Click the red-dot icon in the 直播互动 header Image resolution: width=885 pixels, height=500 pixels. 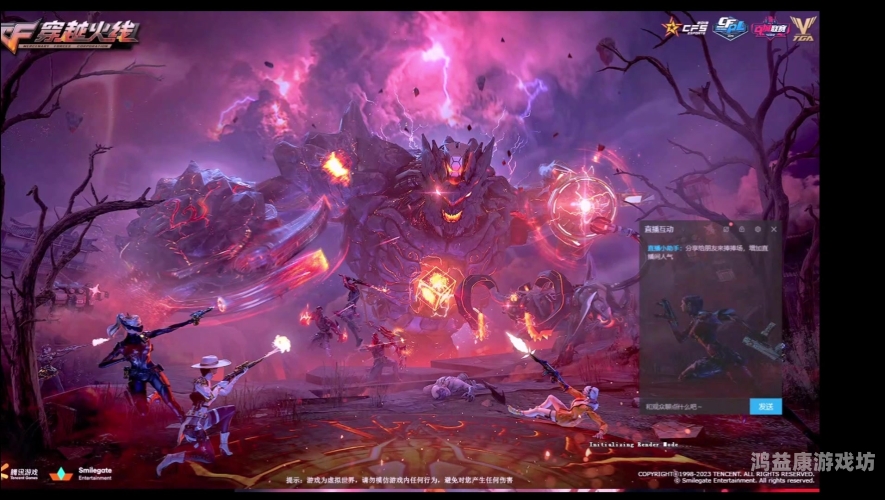(726, 229)
